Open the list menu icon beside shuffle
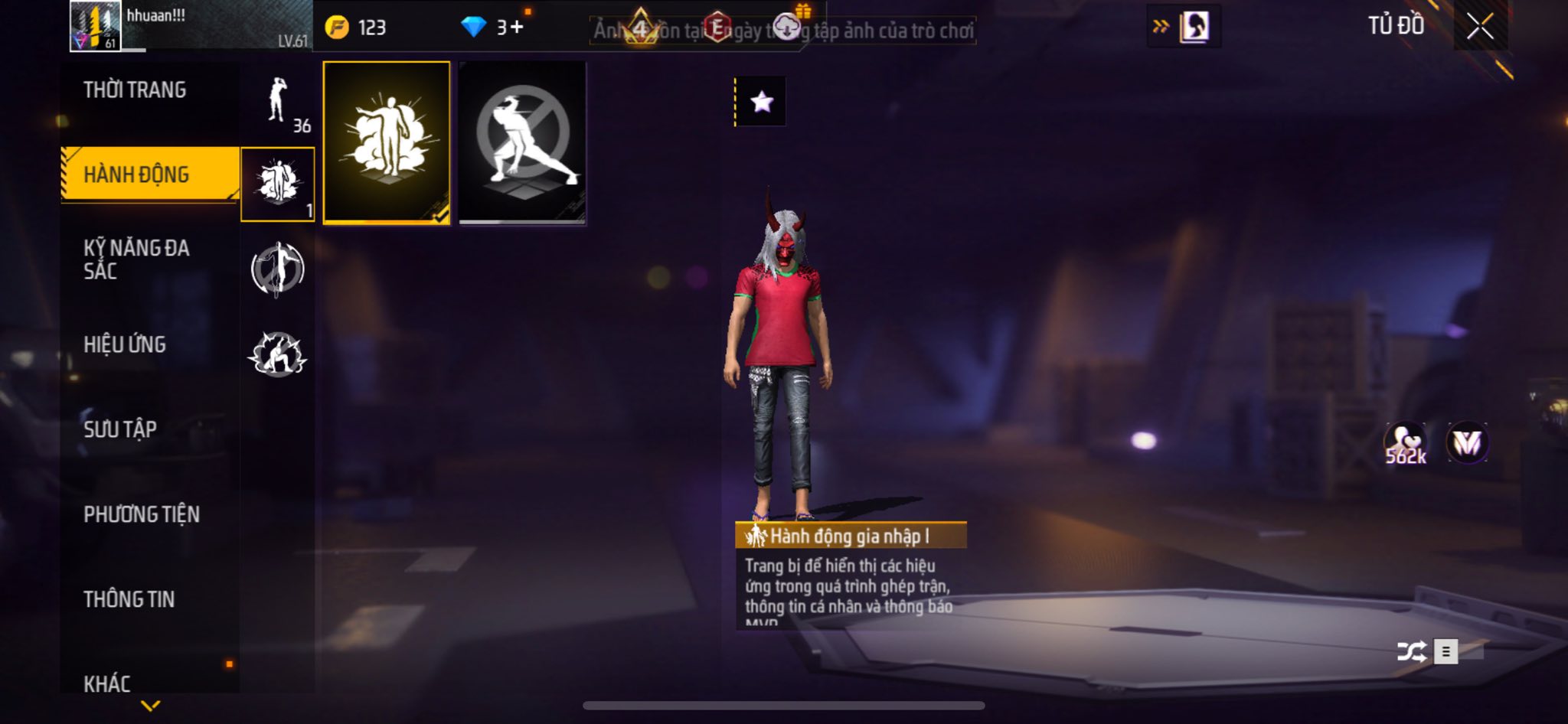This screenshot has width=1568, height=724. [1445, 651]
